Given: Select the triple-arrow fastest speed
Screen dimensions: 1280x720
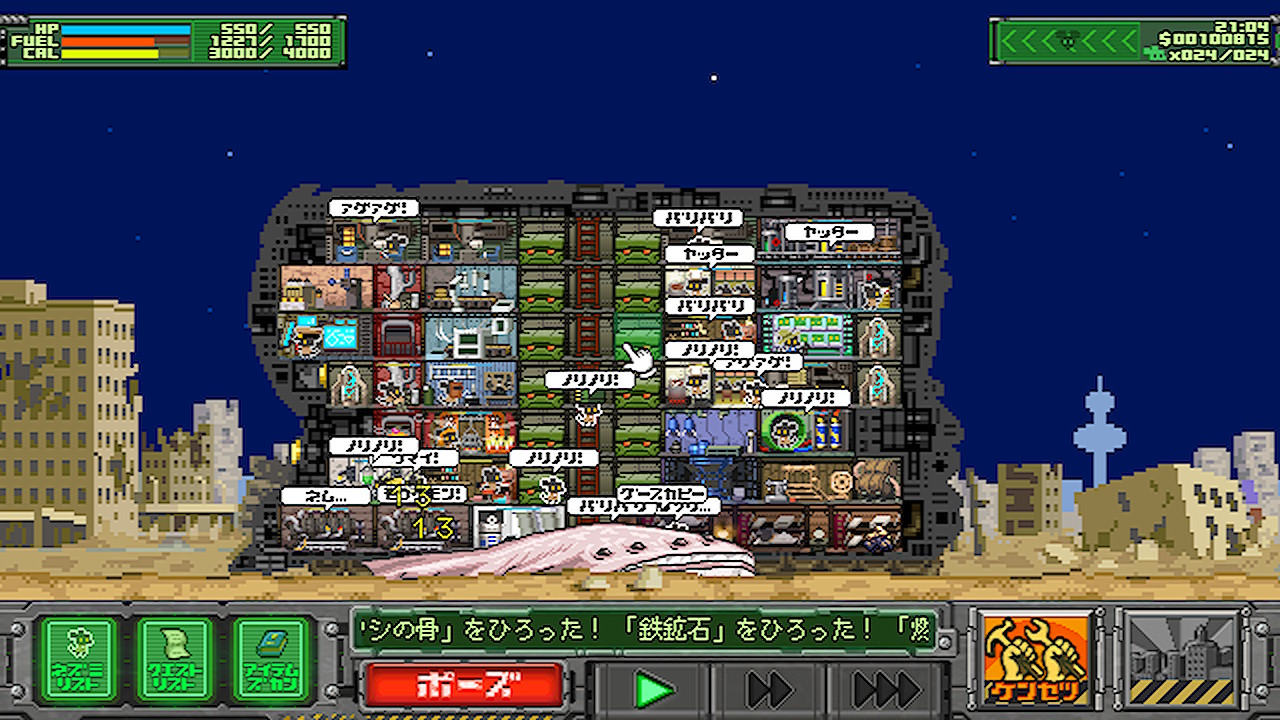Looking at the screenshot, I should [x=886, y=689].
